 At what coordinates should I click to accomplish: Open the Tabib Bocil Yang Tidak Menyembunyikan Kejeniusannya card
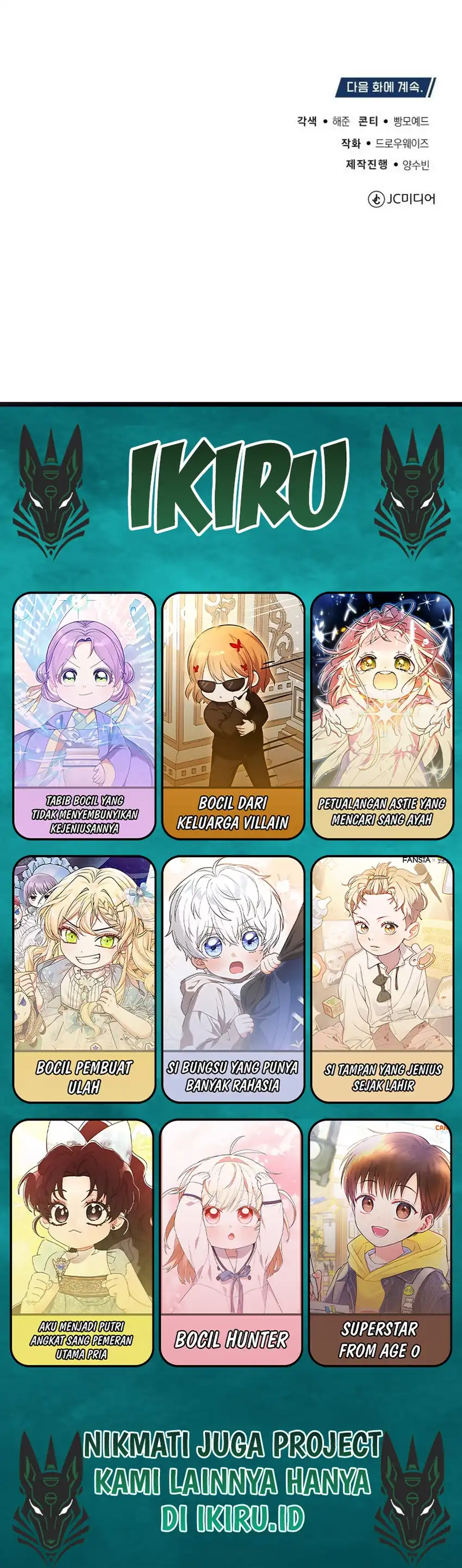point(84,715)
